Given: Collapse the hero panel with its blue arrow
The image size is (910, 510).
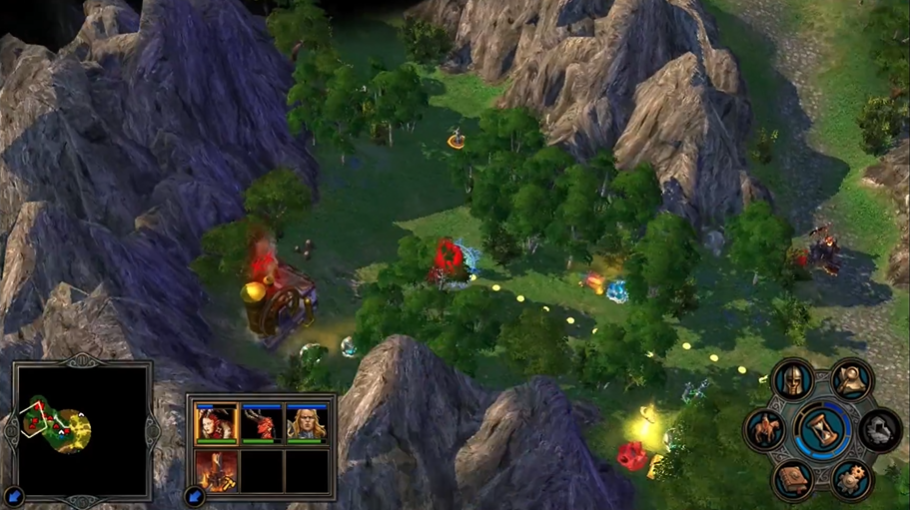Looking at the screenshot, I should [x=193, y=495].
